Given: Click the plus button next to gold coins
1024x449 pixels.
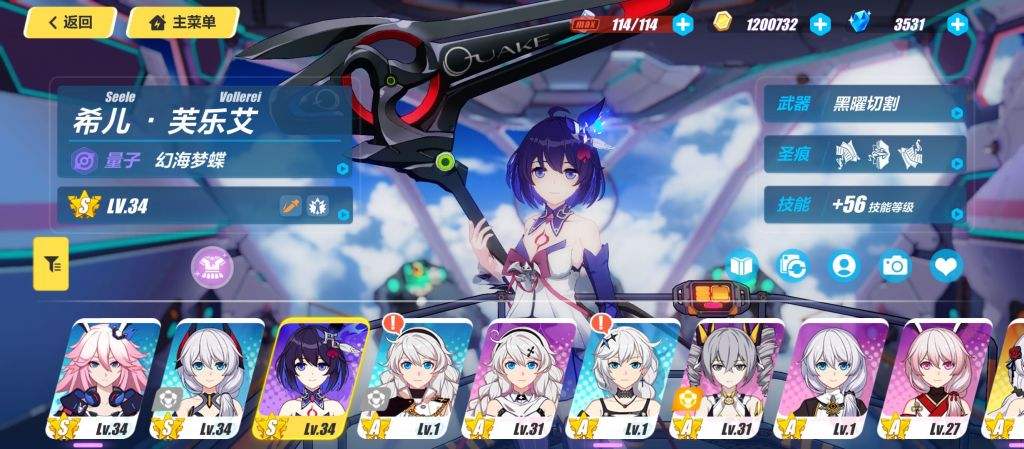Looking at the screenshot, I should 820,24.
